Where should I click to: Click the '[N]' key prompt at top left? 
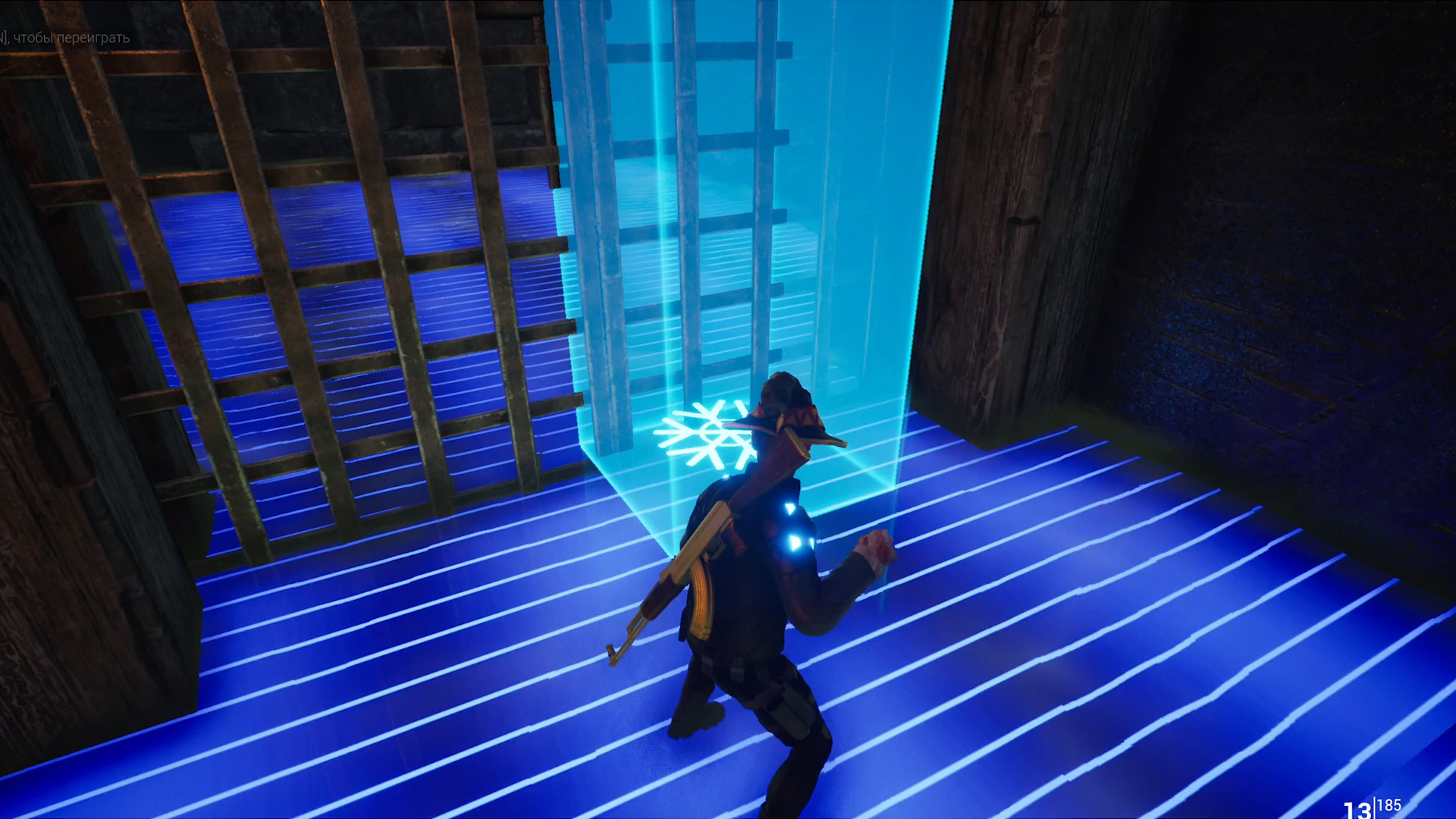(x=4, y=36)
